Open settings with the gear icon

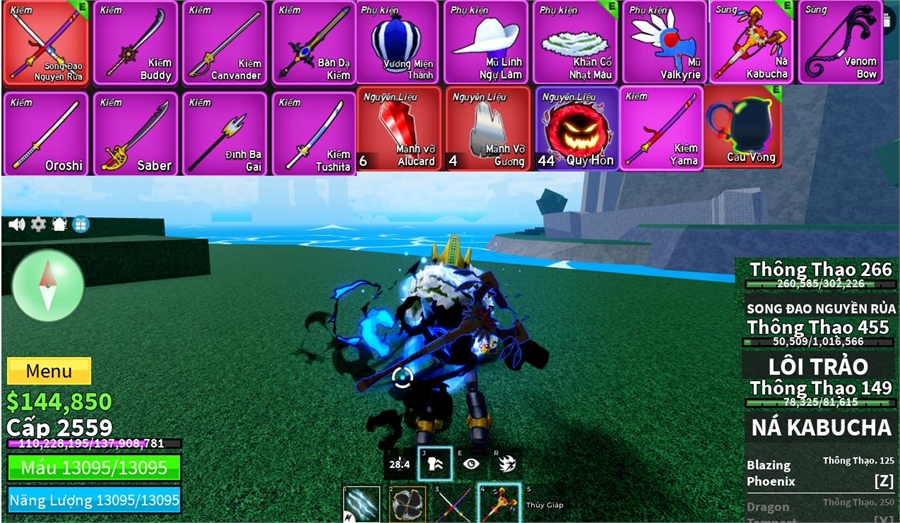(38, 224)
